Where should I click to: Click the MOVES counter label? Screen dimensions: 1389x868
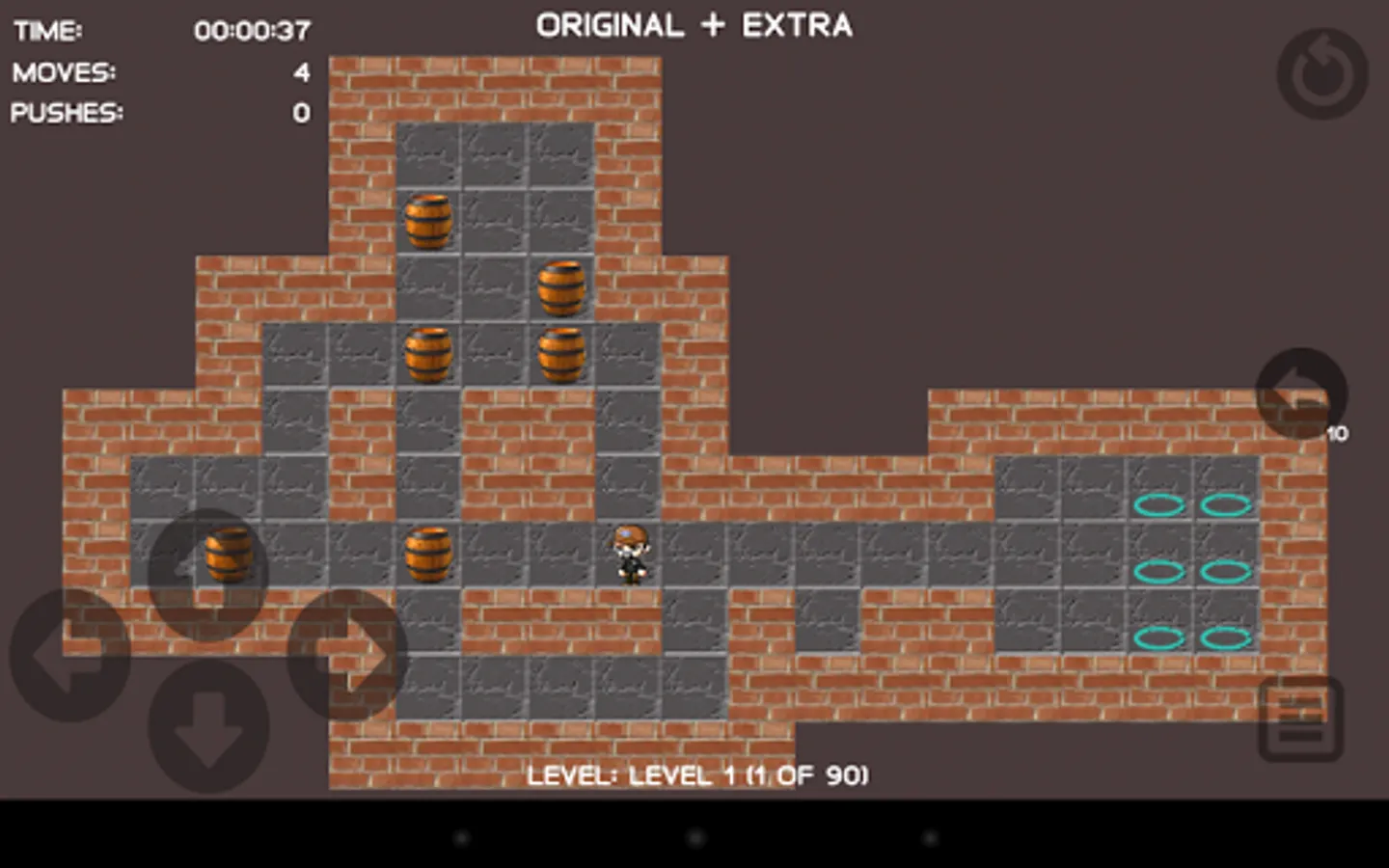64,72
